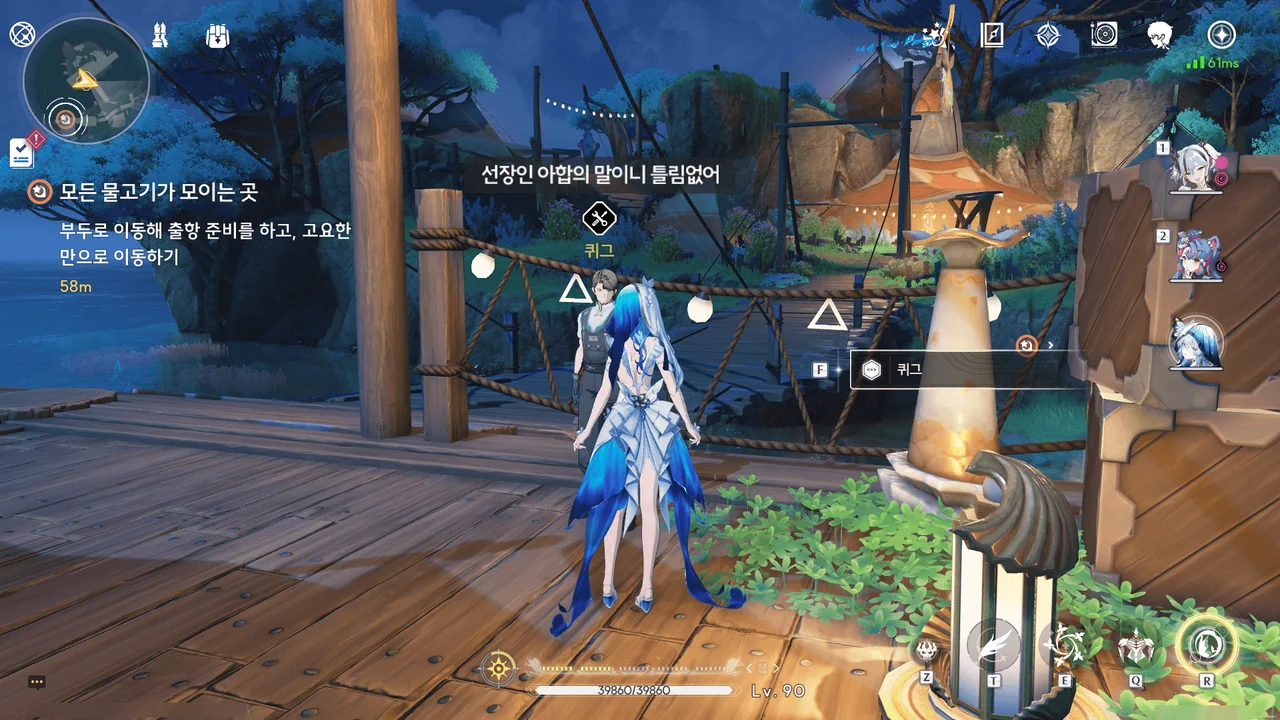The width and height of the screenshot is (1280, 720).
Task: Switch to the second party member portrait
Action: coord(1195,256)
